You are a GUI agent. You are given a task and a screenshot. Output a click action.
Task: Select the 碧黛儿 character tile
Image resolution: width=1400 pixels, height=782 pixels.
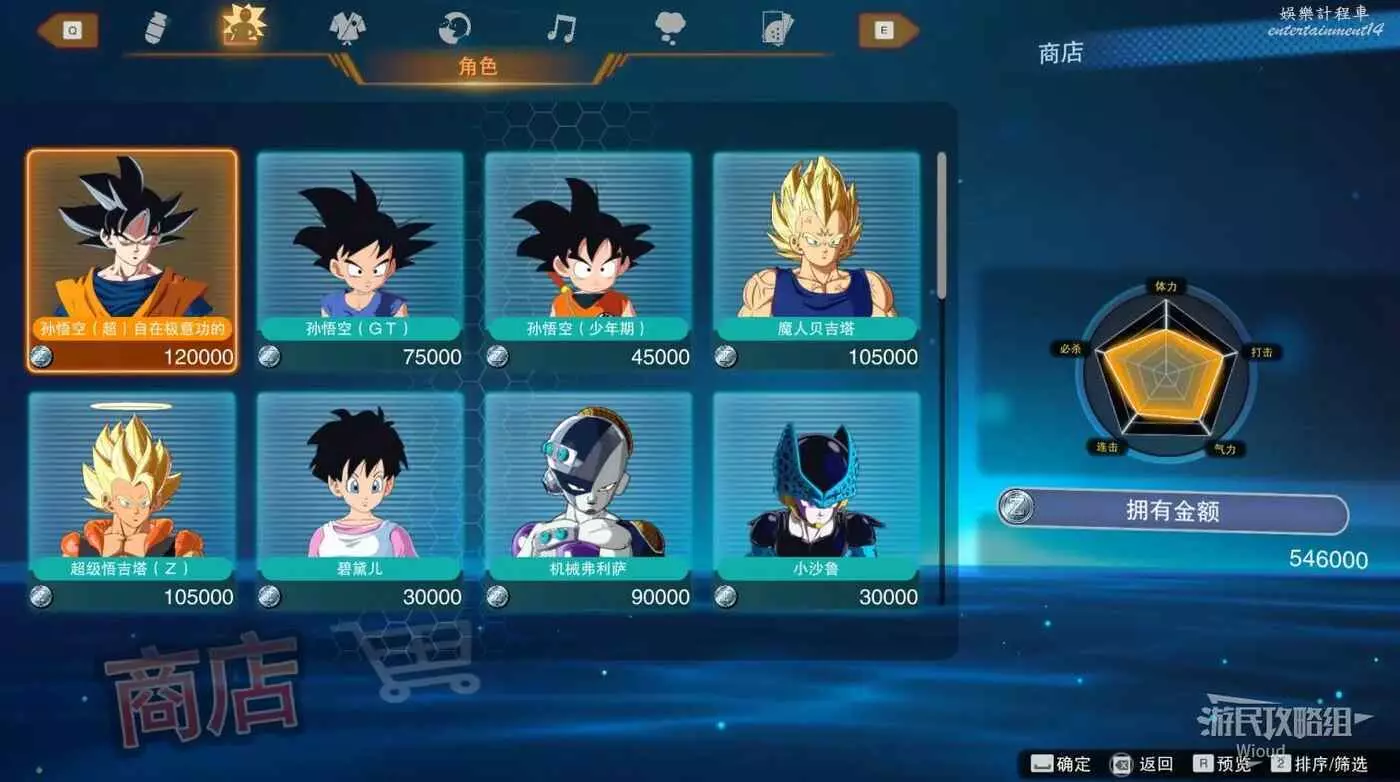point(360,500)
